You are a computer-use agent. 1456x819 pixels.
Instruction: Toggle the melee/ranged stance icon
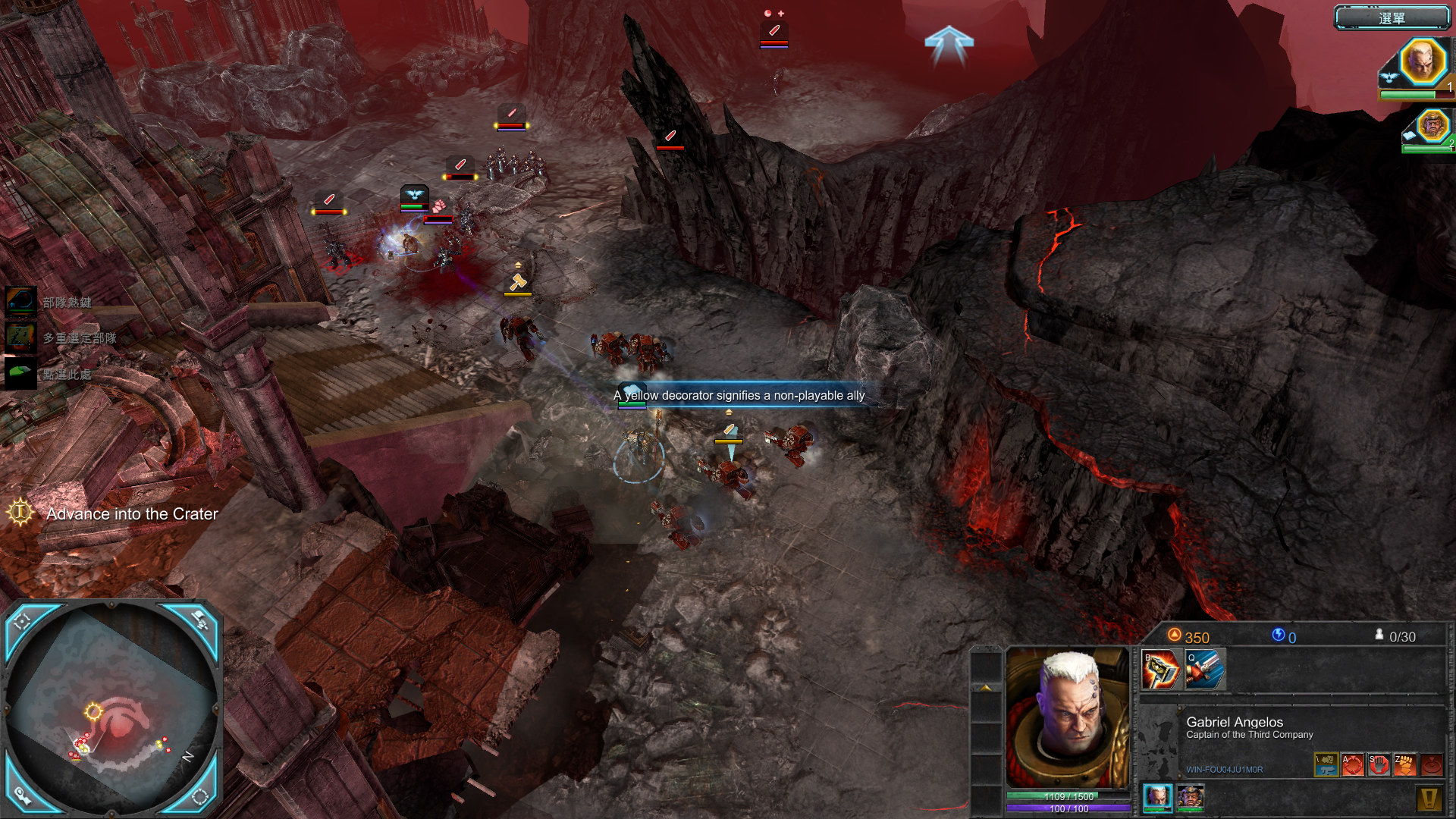point(1326,764)
